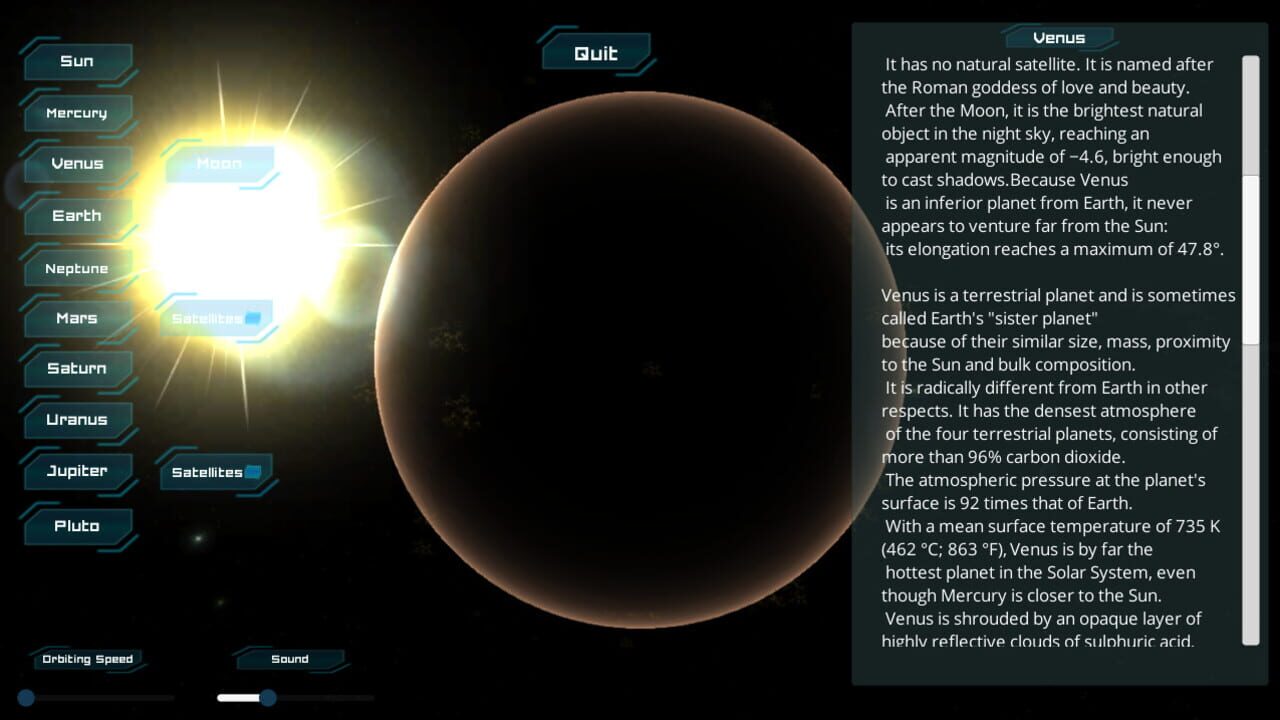1280x720 pixels.
Task: Select Mars from the navigation list
Action: click(x=77, y=317)
